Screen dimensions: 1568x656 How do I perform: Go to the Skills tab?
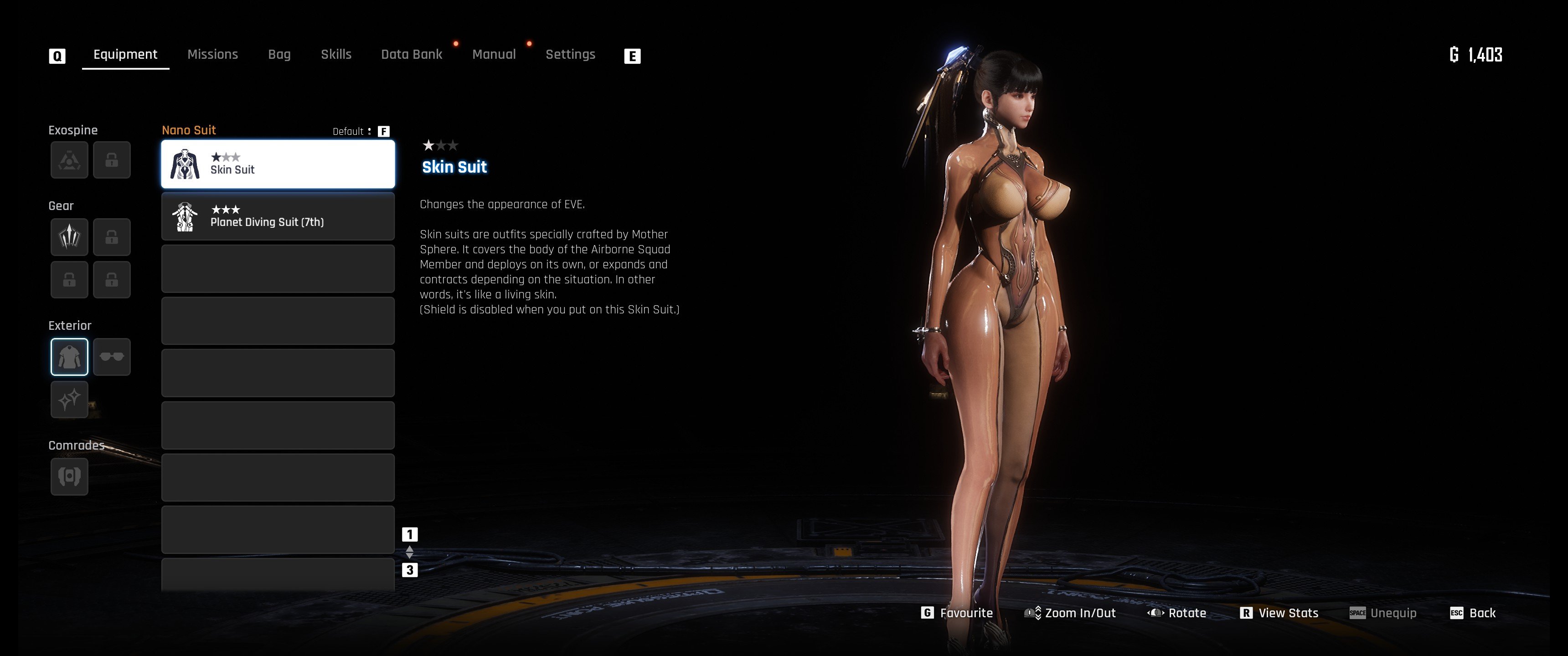[336, 55]
